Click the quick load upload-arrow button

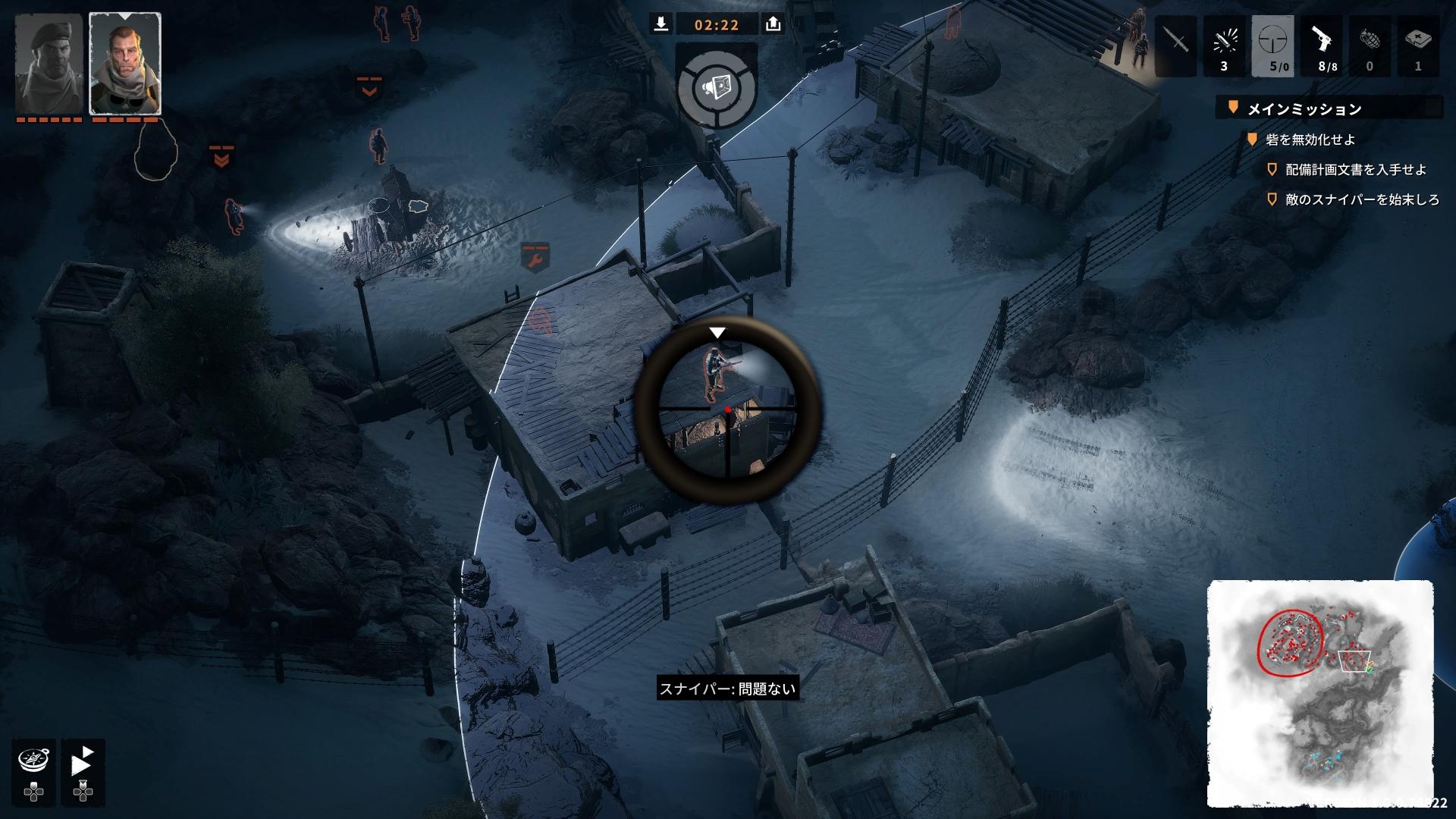point(773,24)
